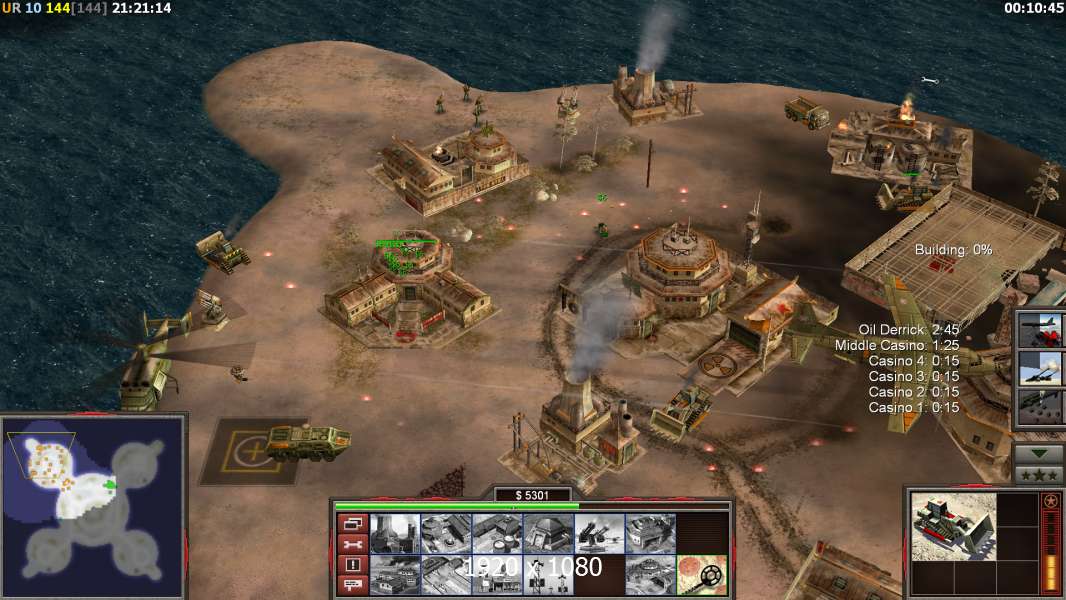Open the chat speech bubble button

[351, 585]
